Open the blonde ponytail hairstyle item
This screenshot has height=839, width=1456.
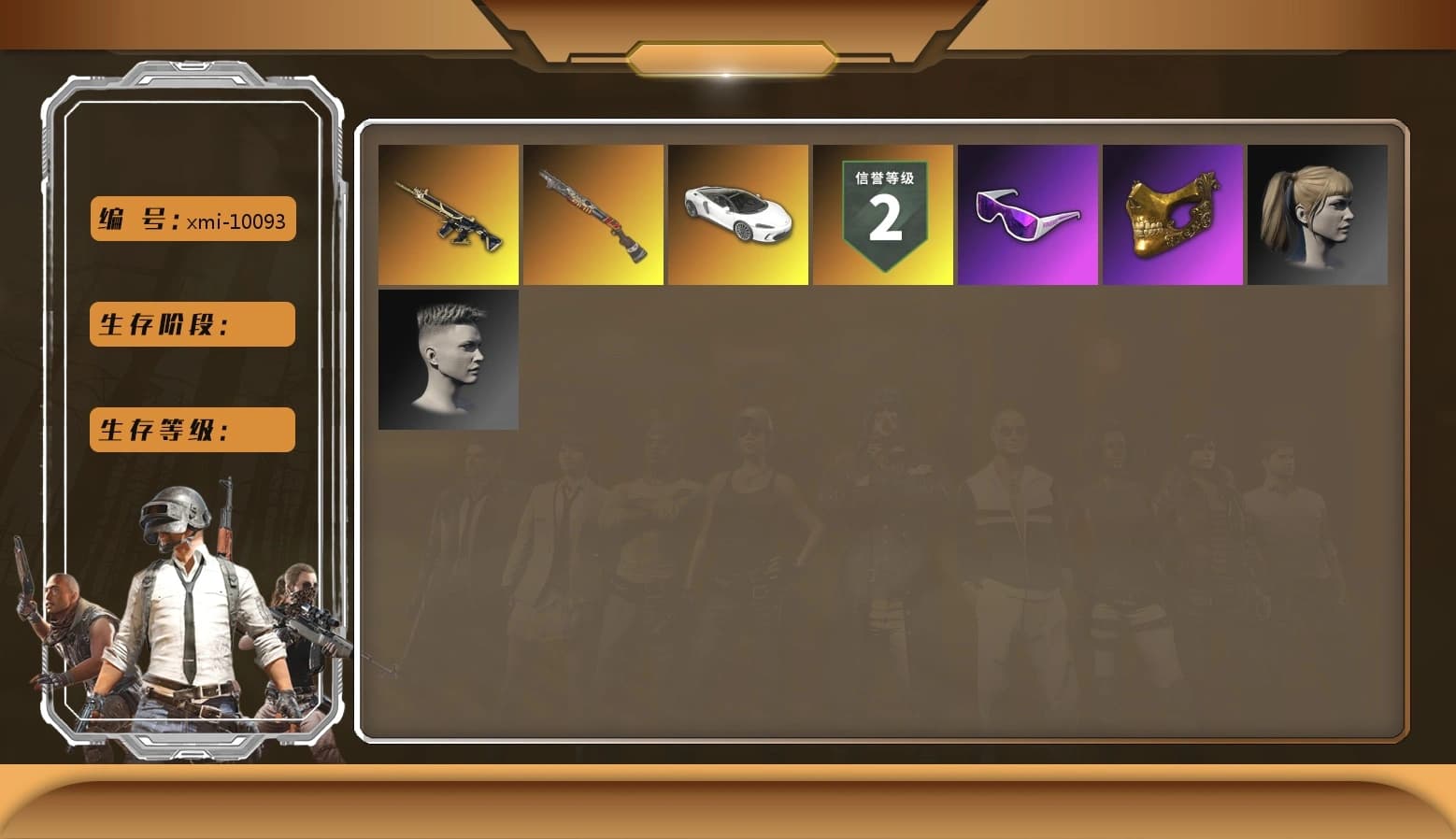pyautogui.click(x=1318, y=215)
